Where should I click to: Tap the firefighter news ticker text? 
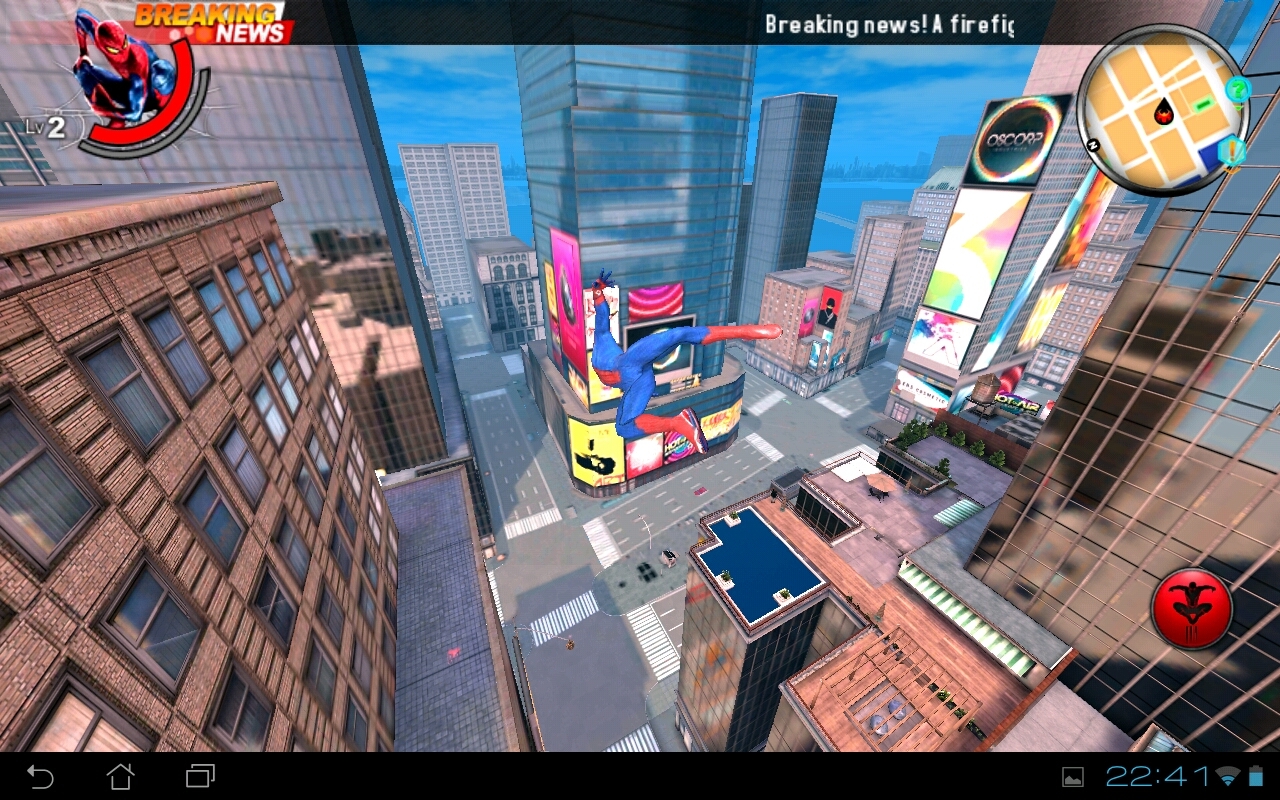coord(890,23)
